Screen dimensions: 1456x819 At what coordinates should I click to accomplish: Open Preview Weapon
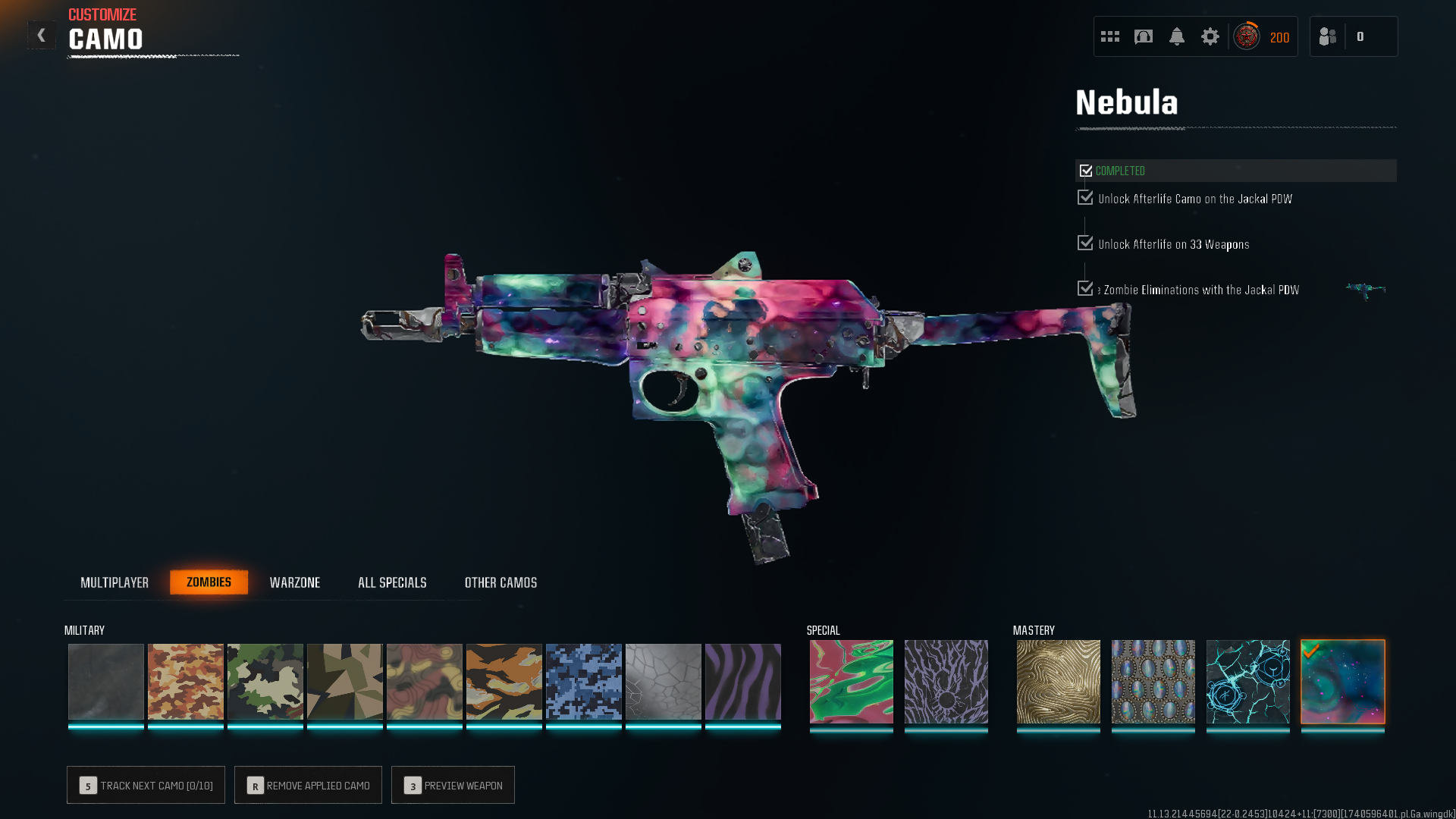[x=453, y=785]
